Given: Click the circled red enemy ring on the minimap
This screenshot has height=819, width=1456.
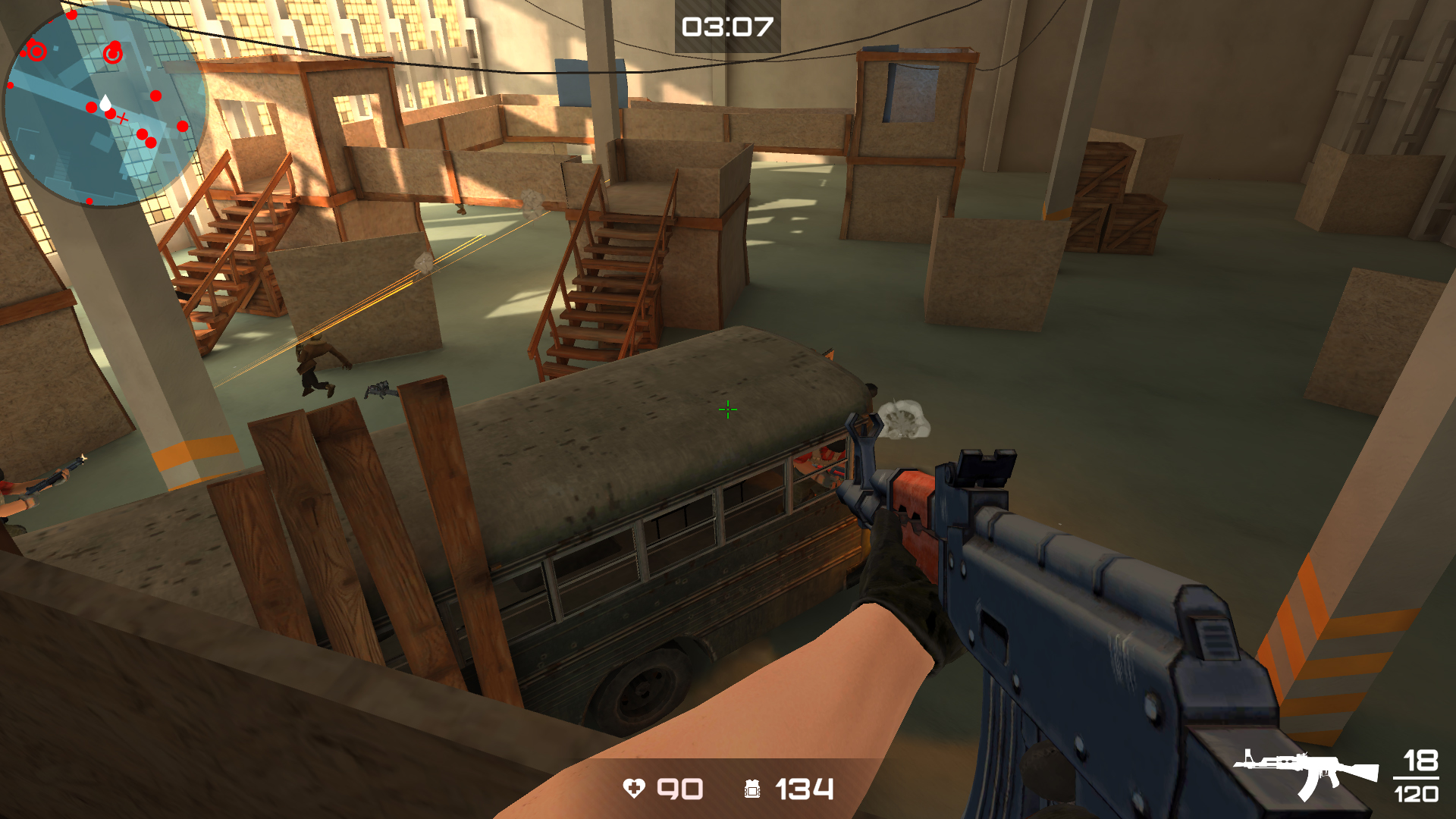Looking at the screenshot, I should click(x=36, y=52).
